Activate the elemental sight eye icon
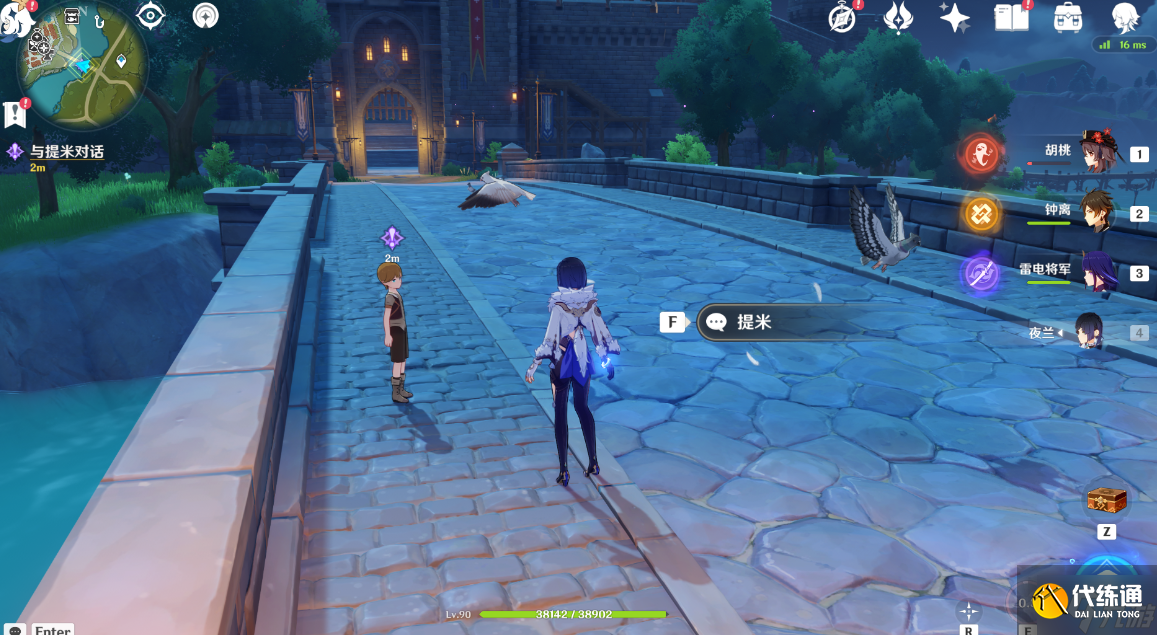1157x635 pixels. click(x=150, y=15)
